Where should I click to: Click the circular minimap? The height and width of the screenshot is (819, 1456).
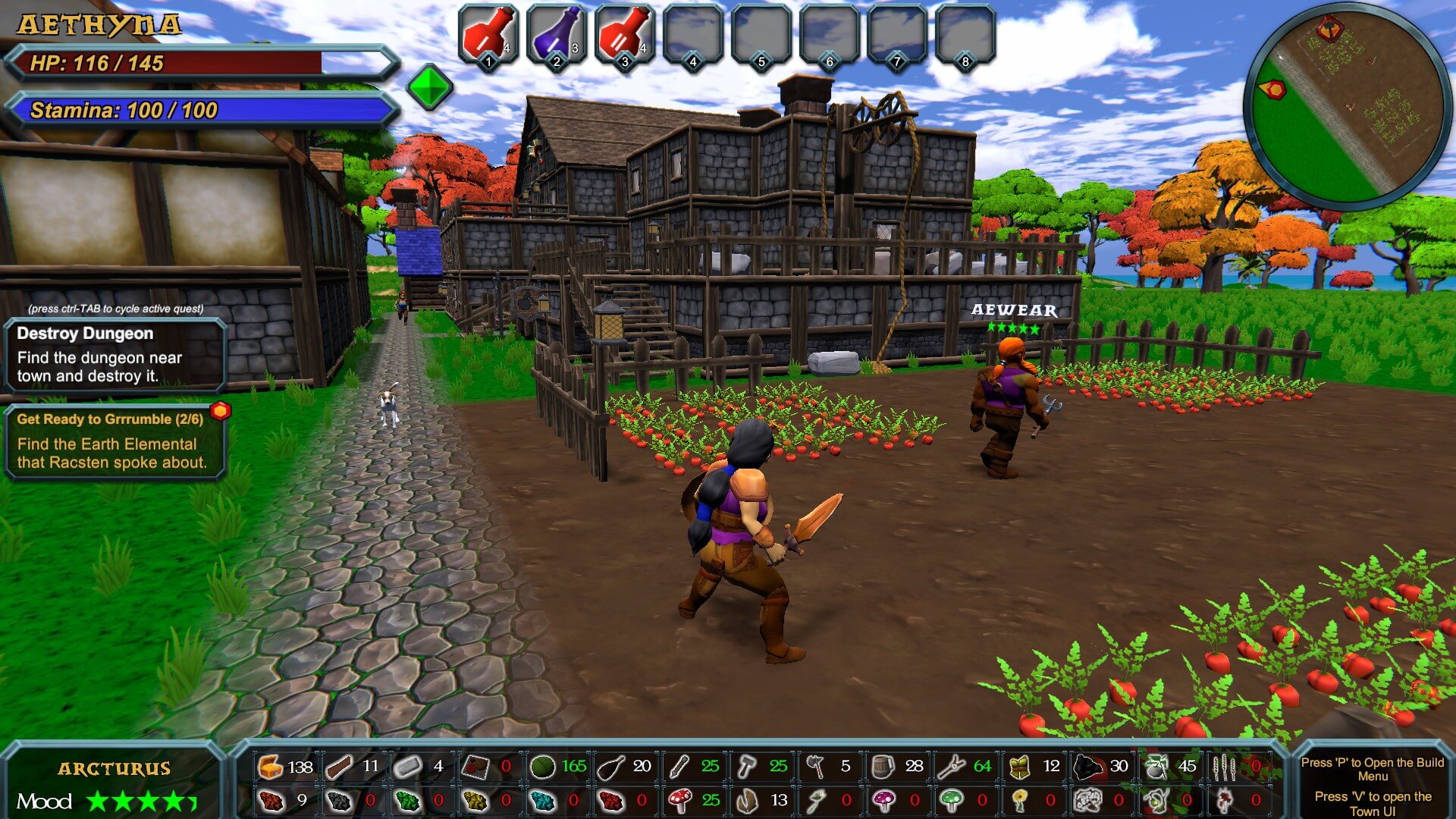click(x=1348, y=106)
